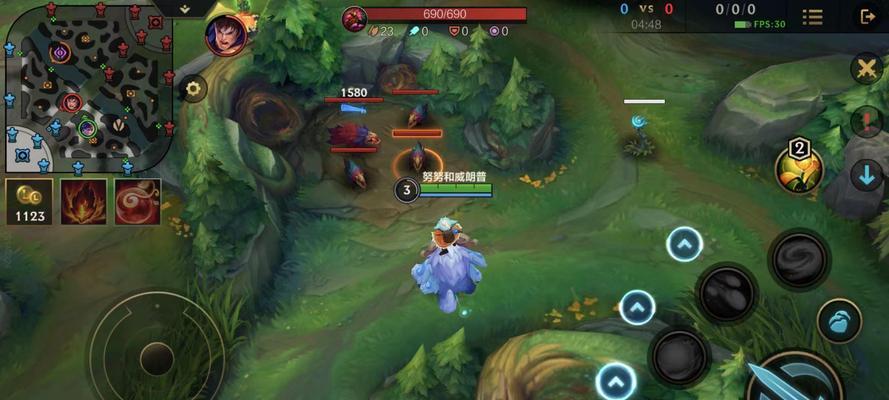The image size is (889, 400).
Task: Send the blue down-arrow ping
Action: point(866,175)
